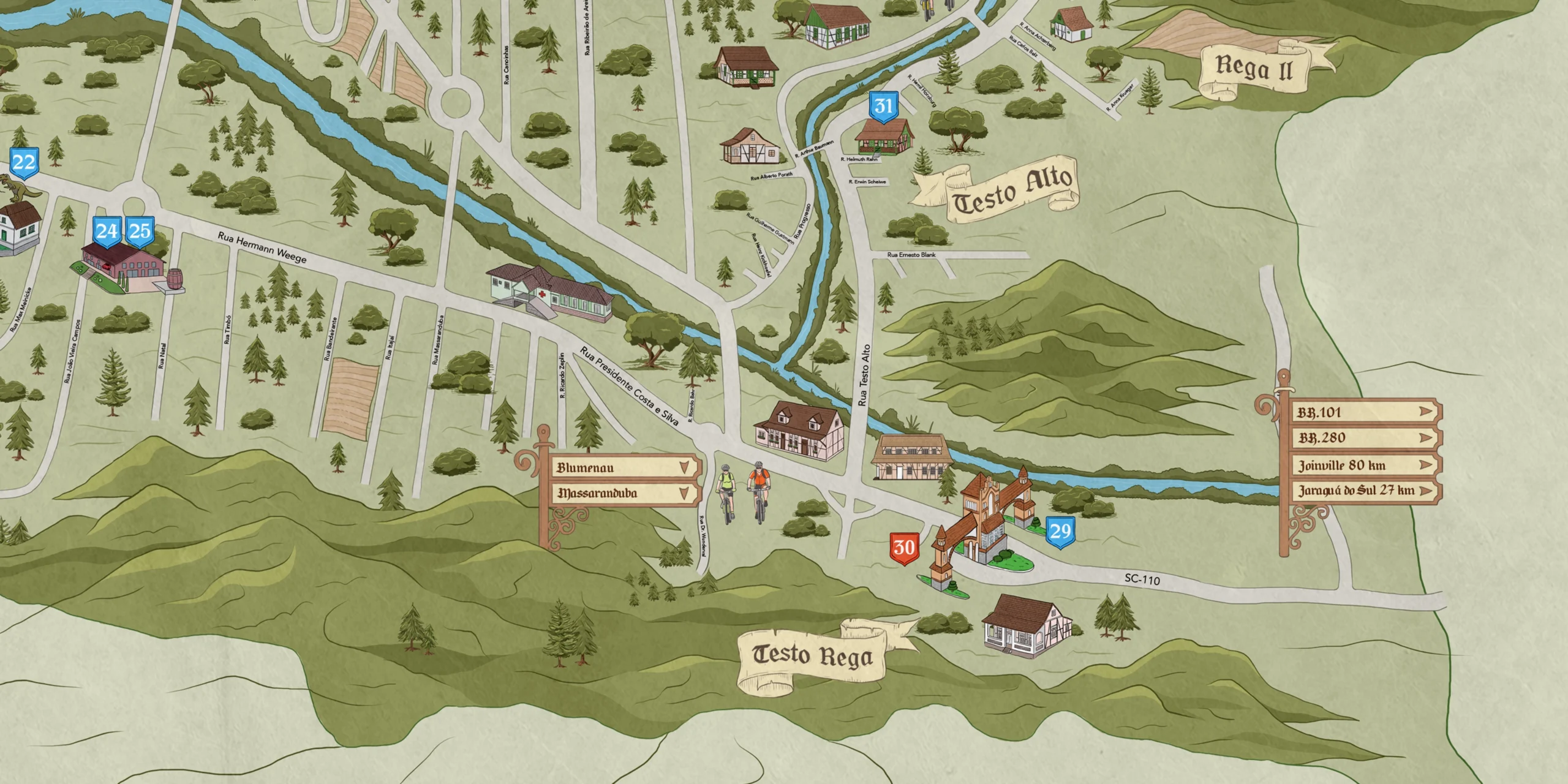This screenshot has height=784, width=1568.
Task: Choose the blue marker numbered 31
Action: point(883,107)
